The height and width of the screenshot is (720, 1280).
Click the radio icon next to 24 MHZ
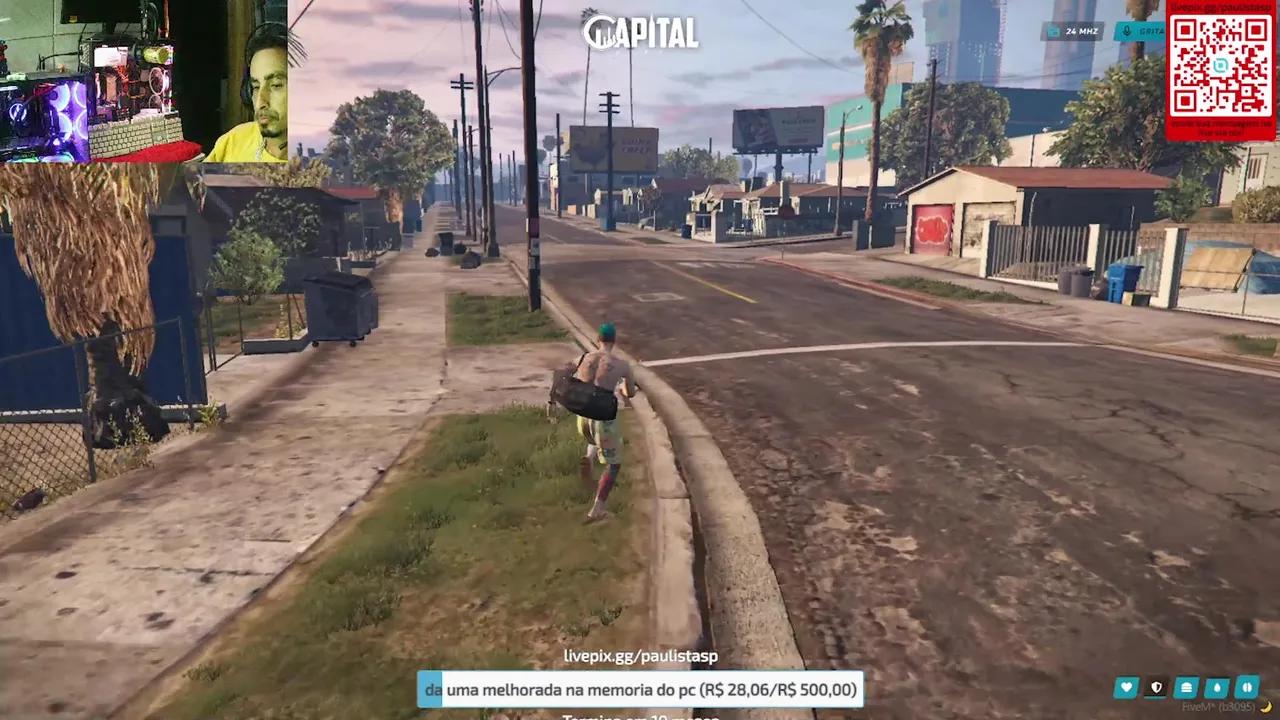[1054, 31]
